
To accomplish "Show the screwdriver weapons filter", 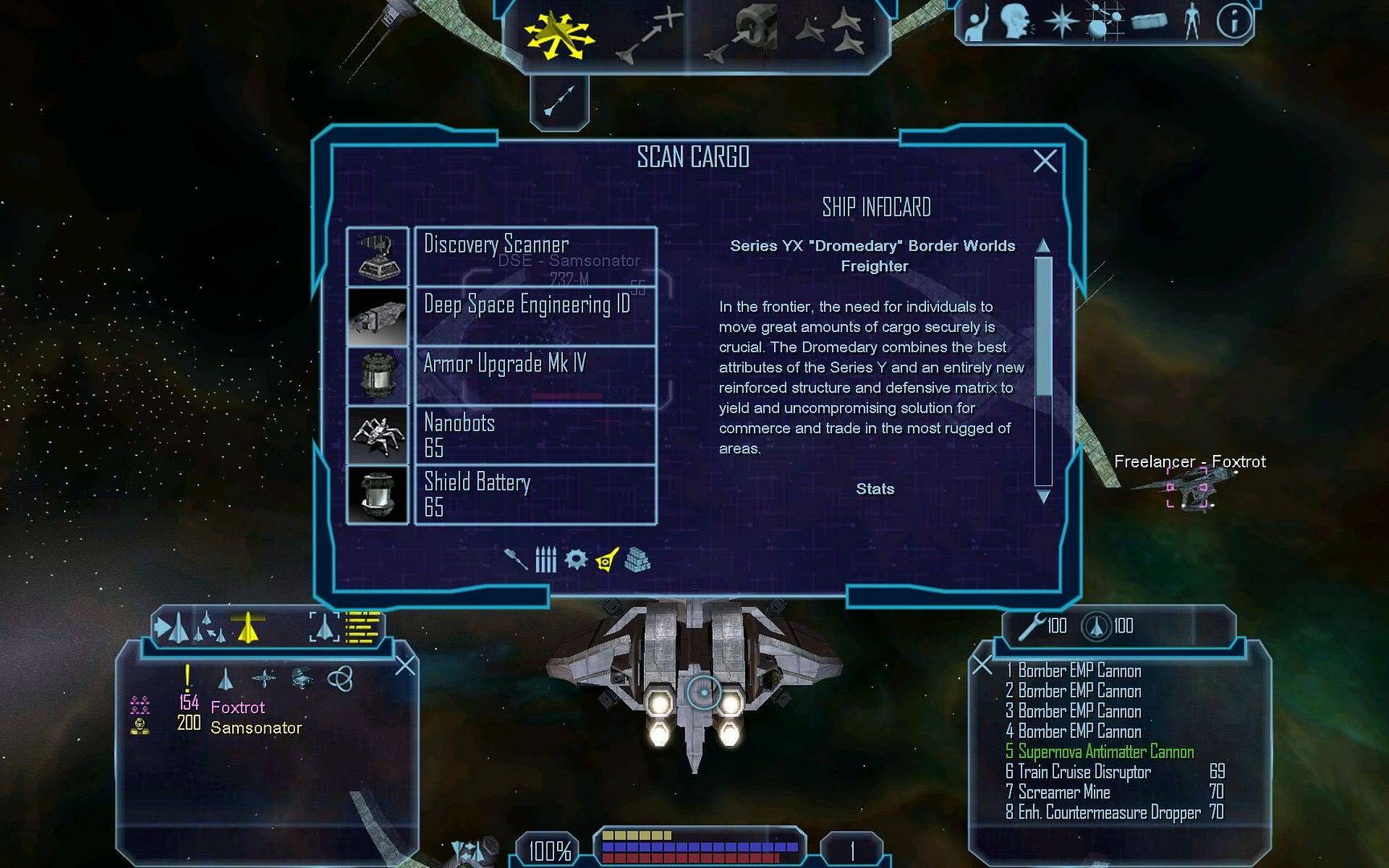I will coord(515,559).
